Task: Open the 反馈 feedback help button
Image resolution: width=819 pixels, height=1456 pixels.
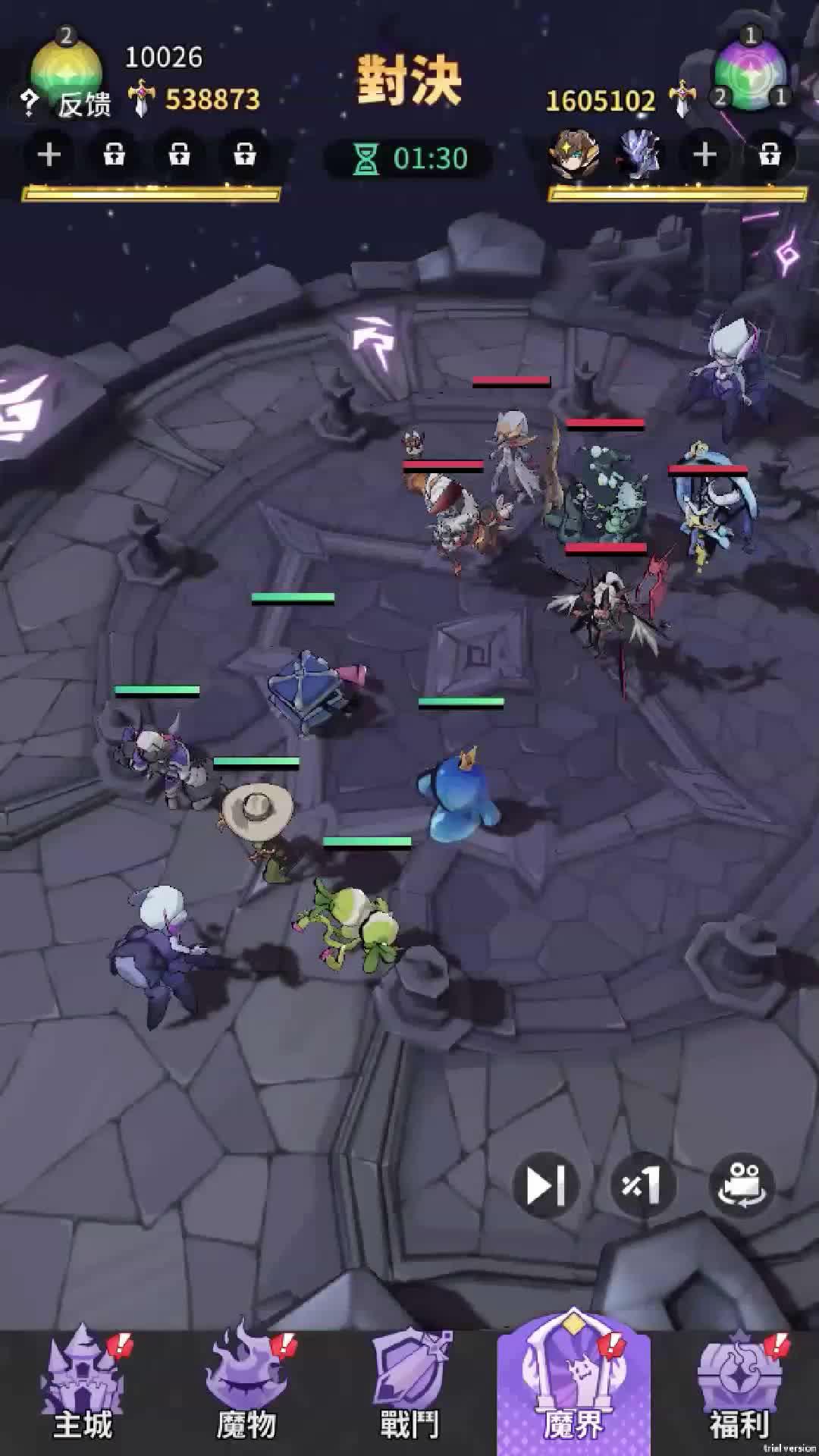Action: pyautogui.click(x=68, y=103)
